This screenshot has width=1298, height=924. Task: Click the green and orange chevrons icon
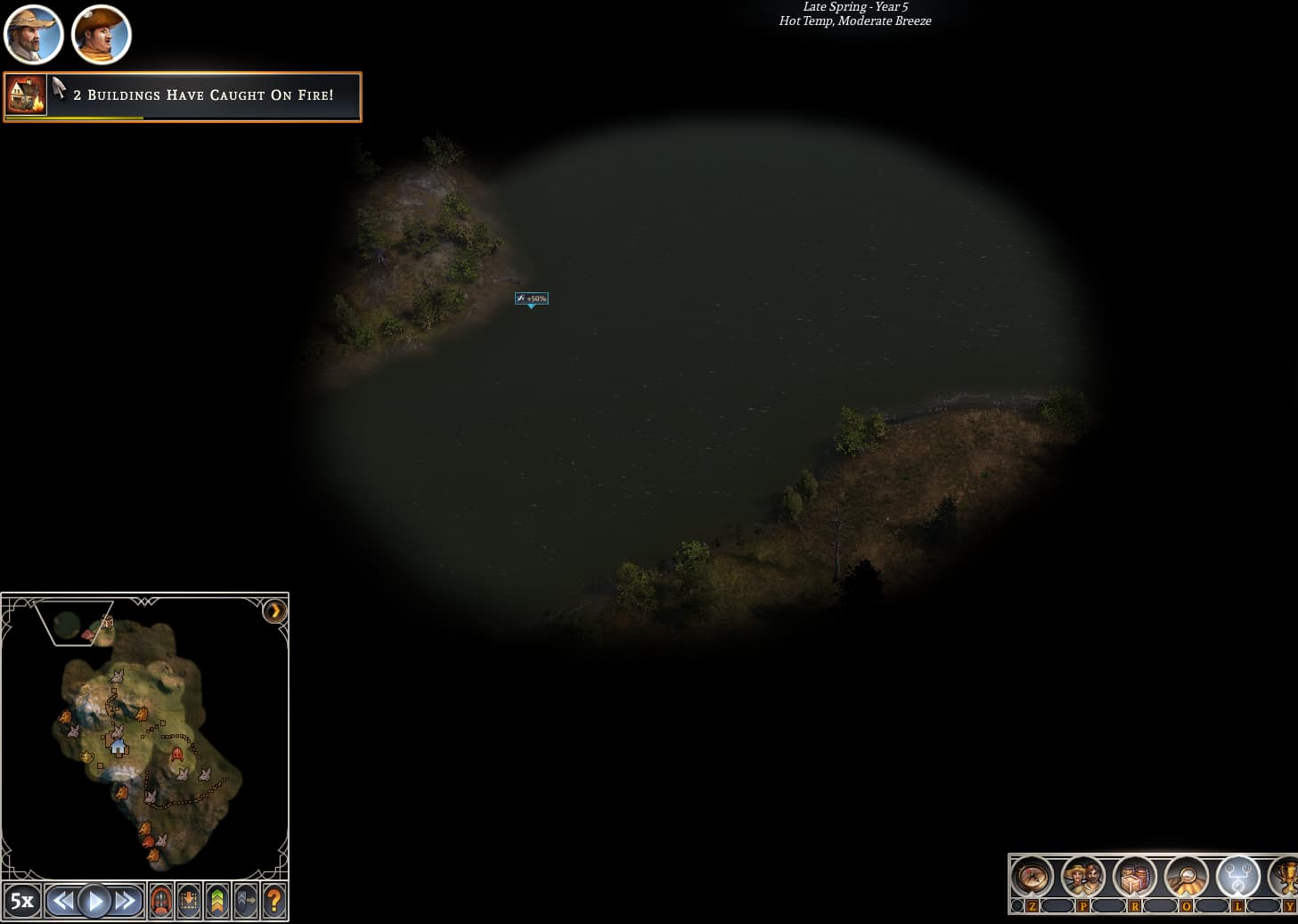[x=217, y=901]
